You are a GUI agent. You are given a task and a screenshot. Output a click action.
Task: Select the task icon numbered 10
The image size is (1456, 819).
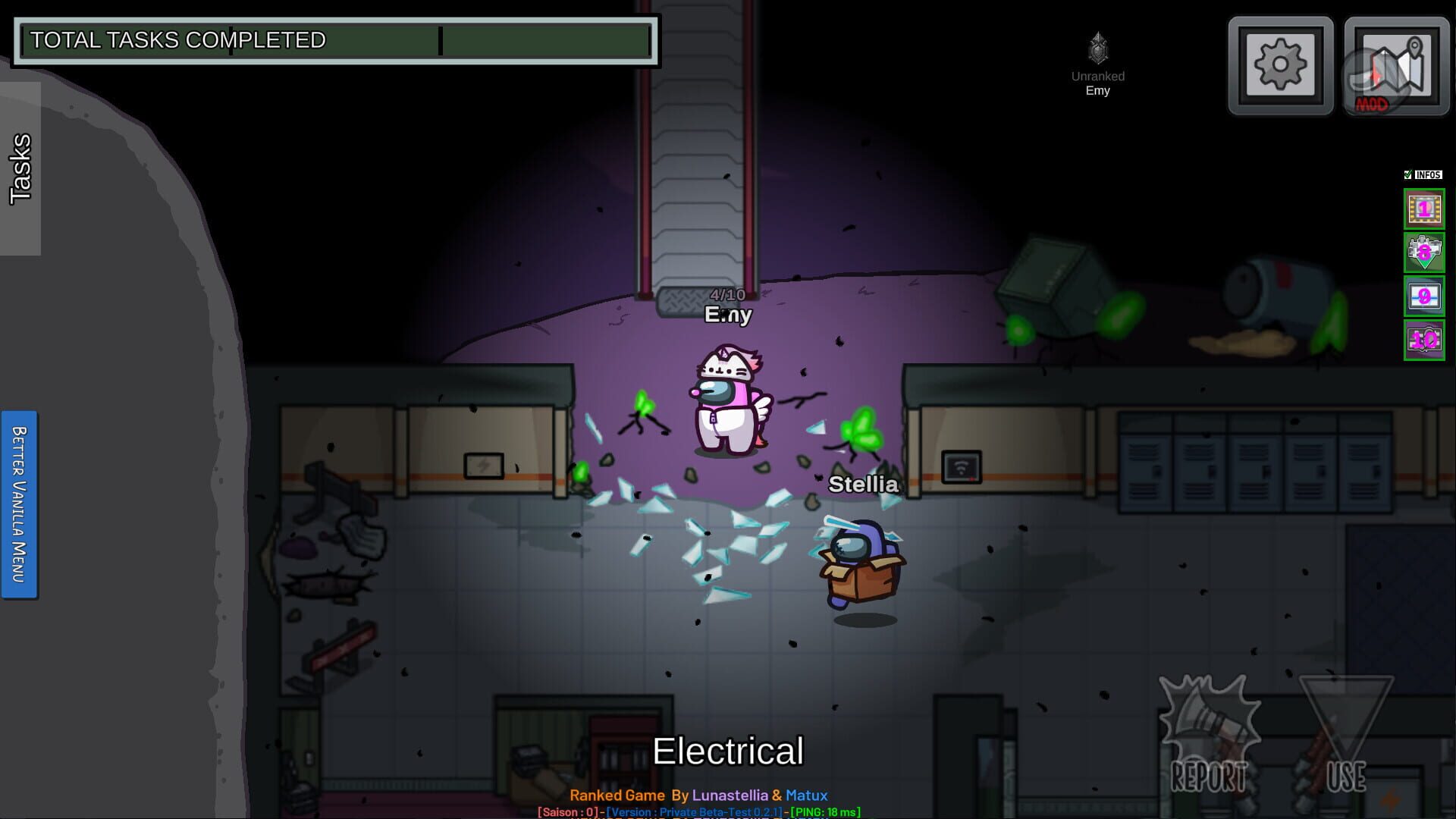click(x=1424, y=340)
